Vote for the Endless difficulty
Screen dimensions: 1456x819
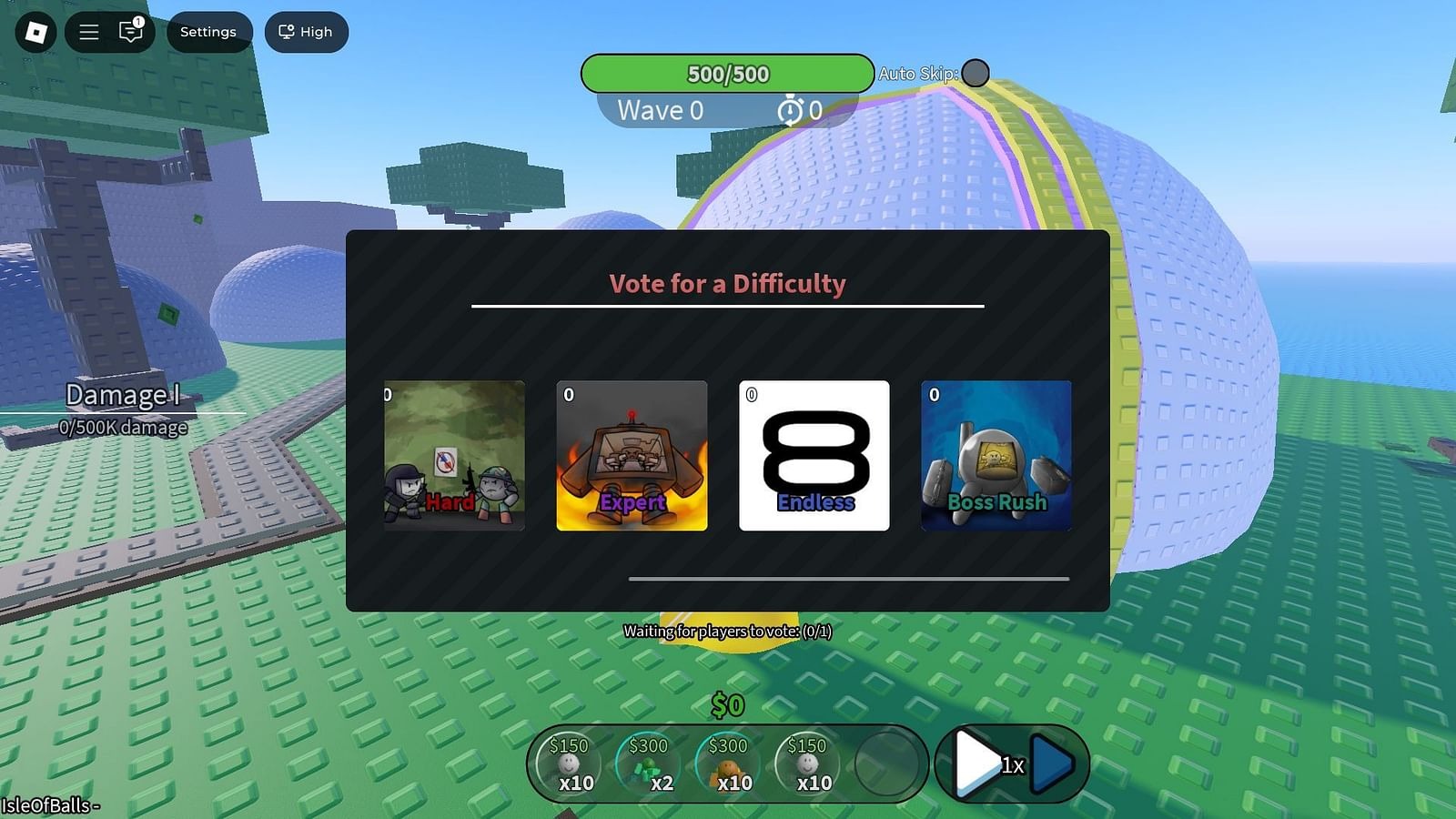814,455
